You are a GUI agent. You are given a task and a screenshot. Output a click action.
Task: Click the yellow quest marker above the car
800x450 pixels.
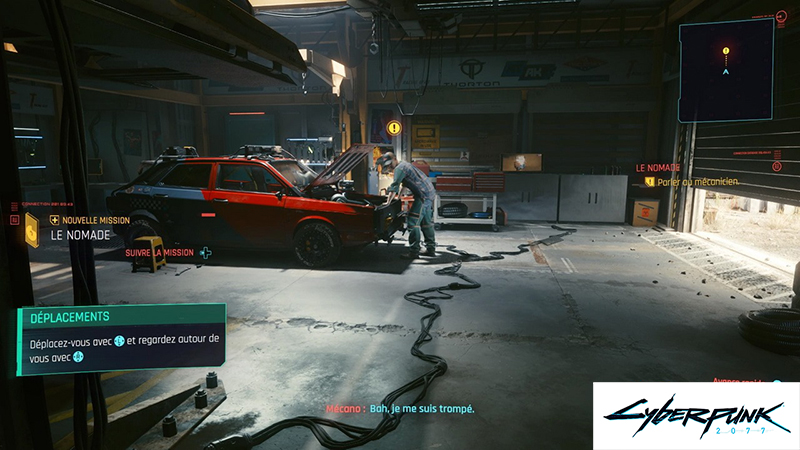point(394,128)
